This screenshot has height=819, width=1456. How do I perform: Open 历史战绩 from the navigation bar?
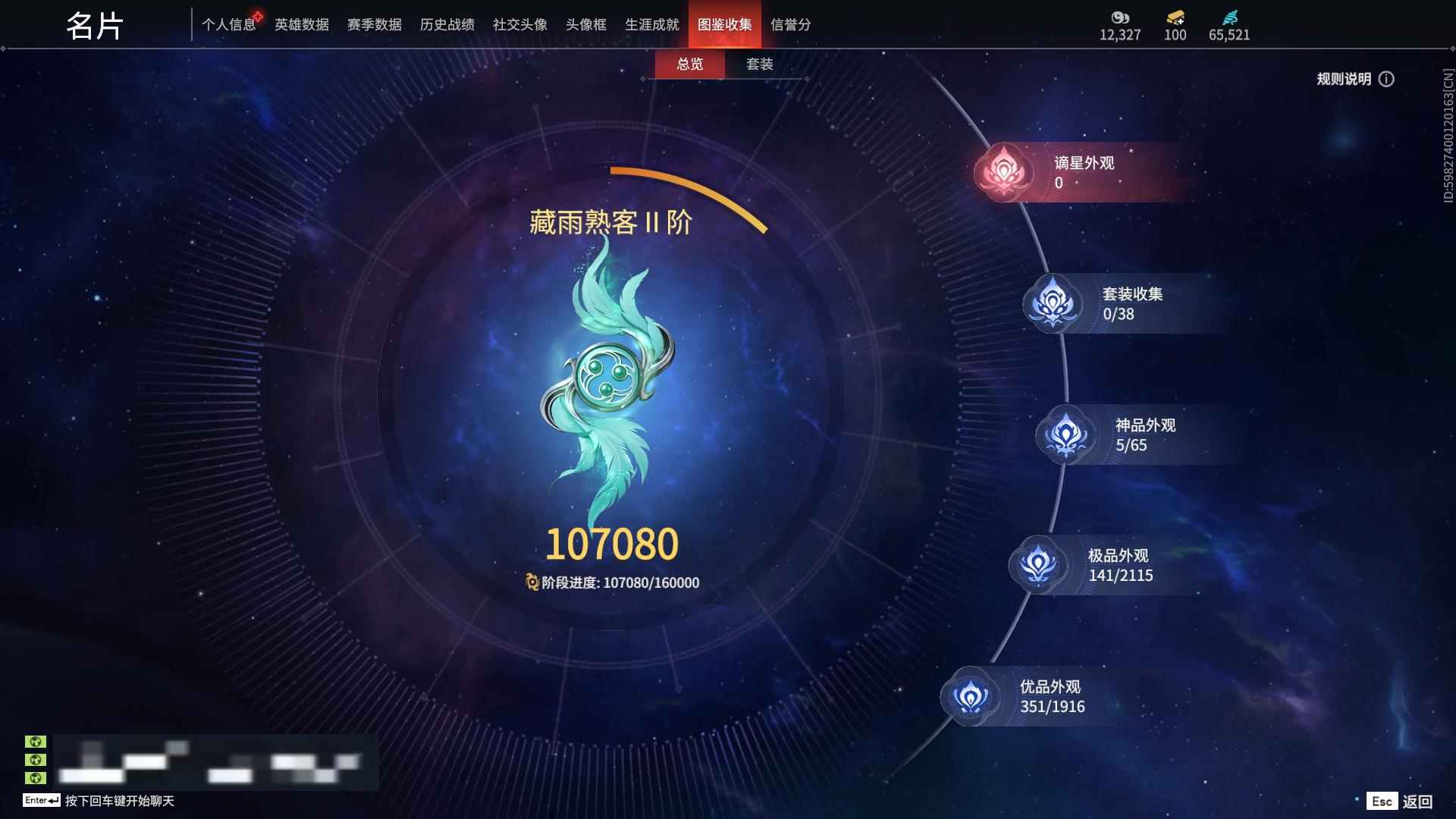(x=447, y=24)
